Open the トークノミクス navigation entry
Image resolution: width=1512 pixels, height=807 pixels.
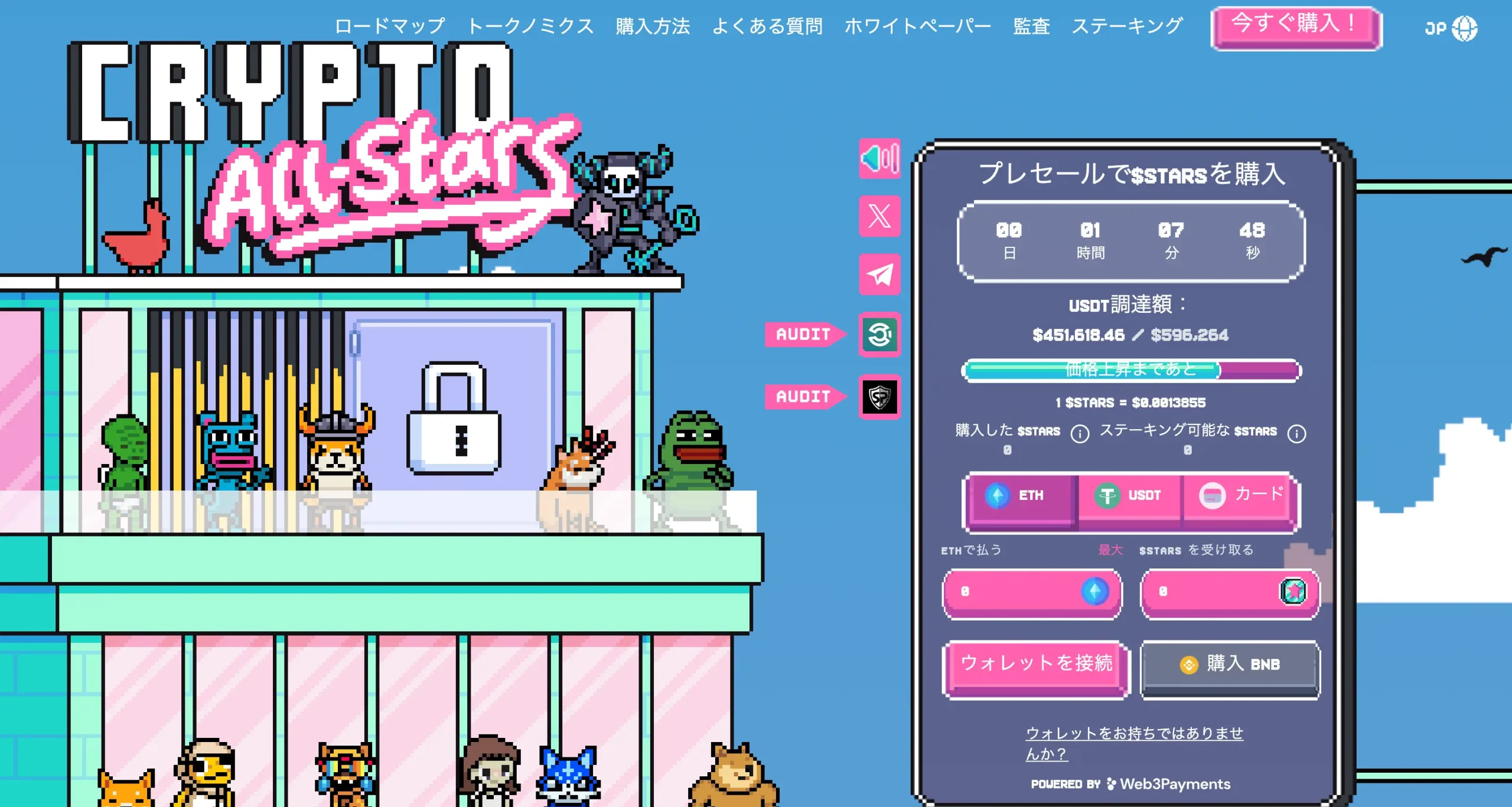point(532,27)
